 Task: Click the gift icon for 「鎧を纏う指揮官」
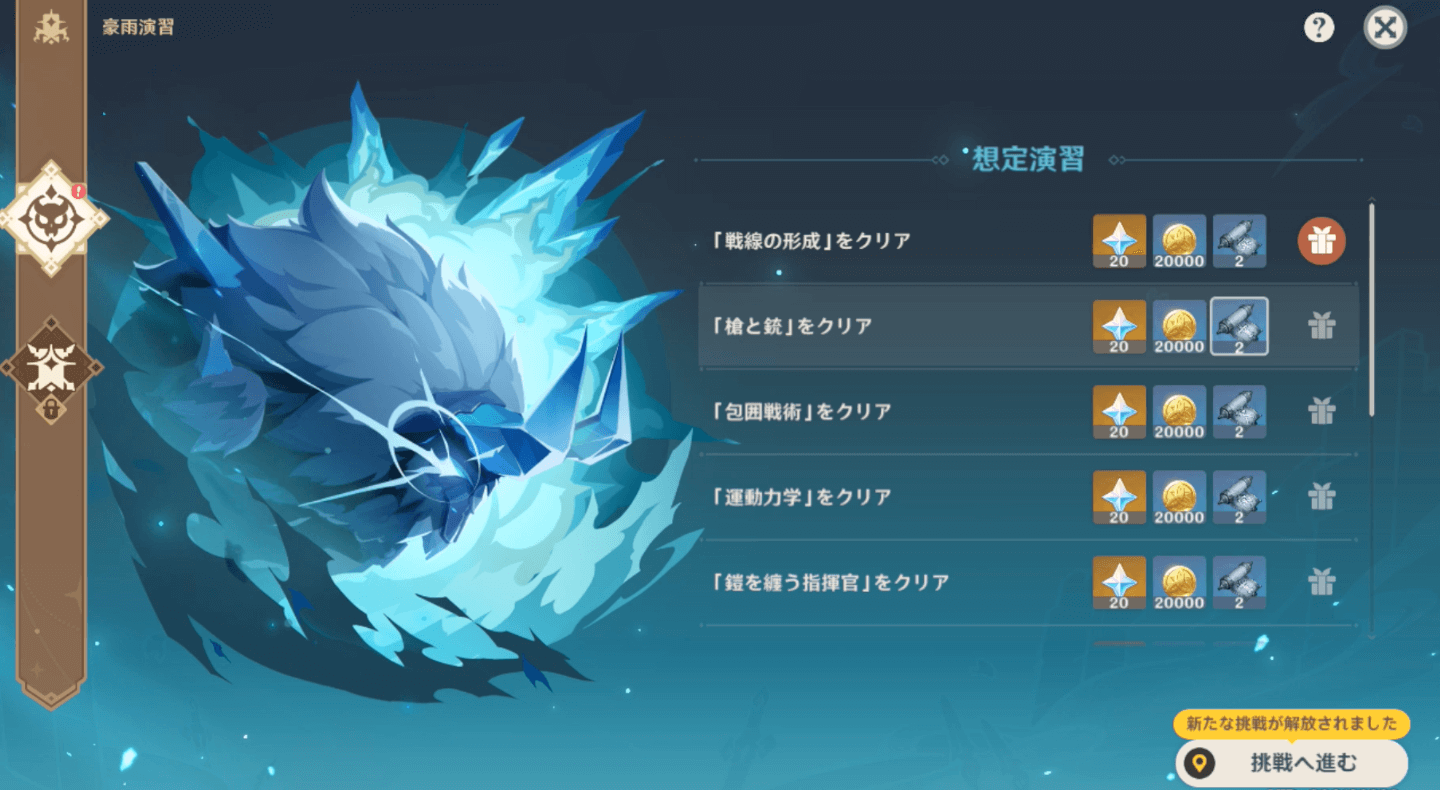click(1321, 583)
